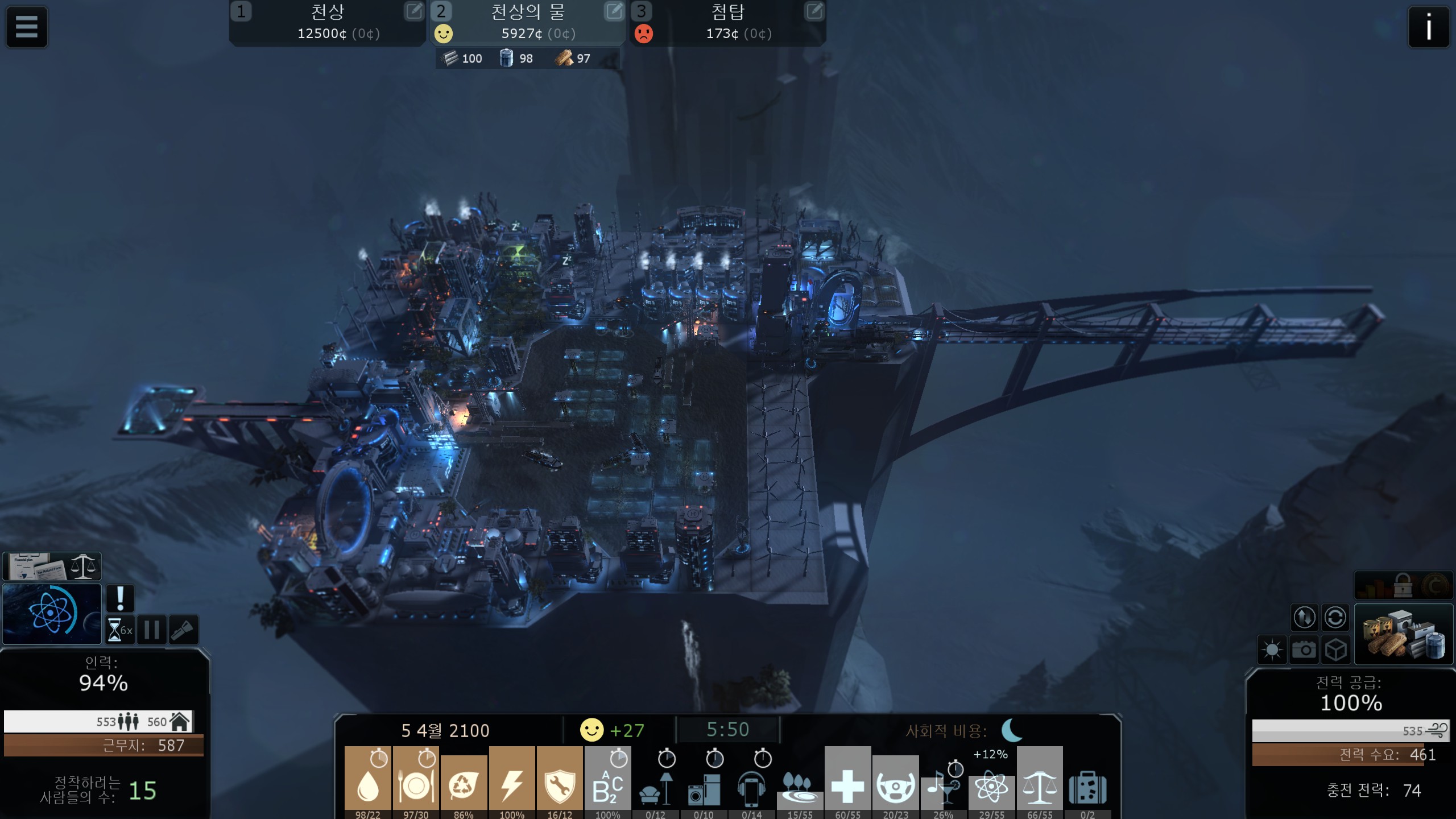The height and width of the screenshot is (819, 1456).
Task: Toggle the sun daylight button
Action: pos(1272,650)
